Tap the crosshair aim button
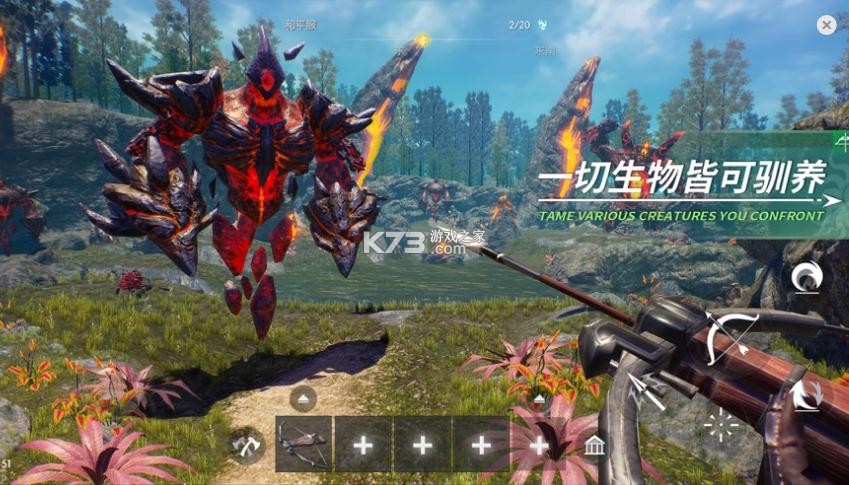Image resolution: width=849 pixels, height=485 pixels. point(720,424)
